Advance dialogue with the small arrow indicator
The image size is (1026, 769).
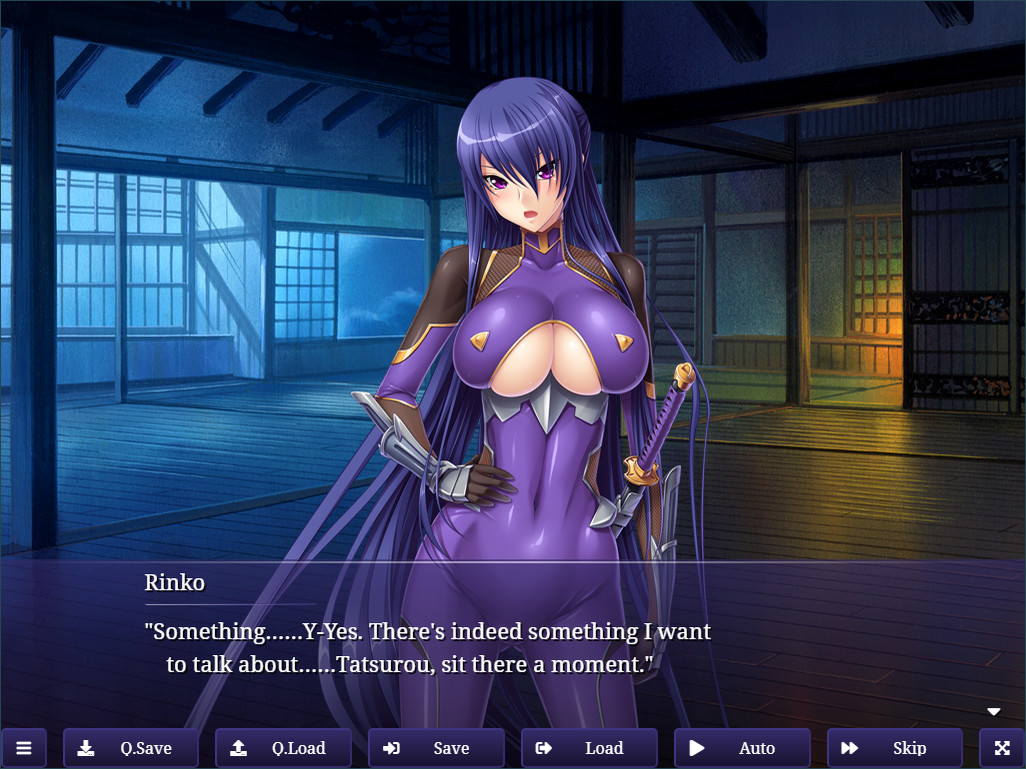(994, 712)
